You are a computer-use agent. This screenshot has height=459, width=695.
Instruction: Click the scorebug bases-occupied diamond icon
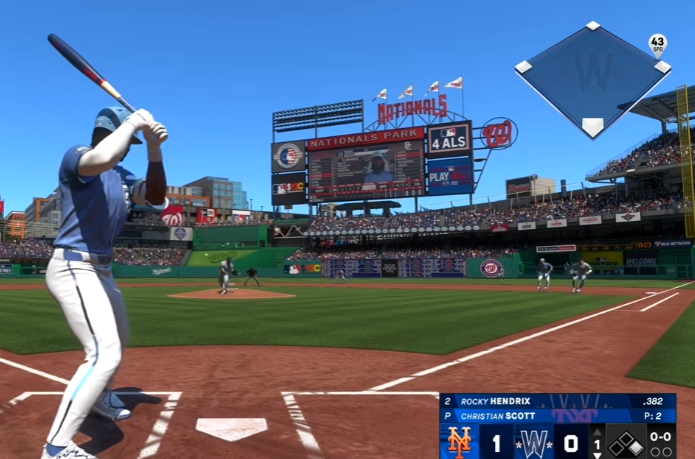click(627, 441)
